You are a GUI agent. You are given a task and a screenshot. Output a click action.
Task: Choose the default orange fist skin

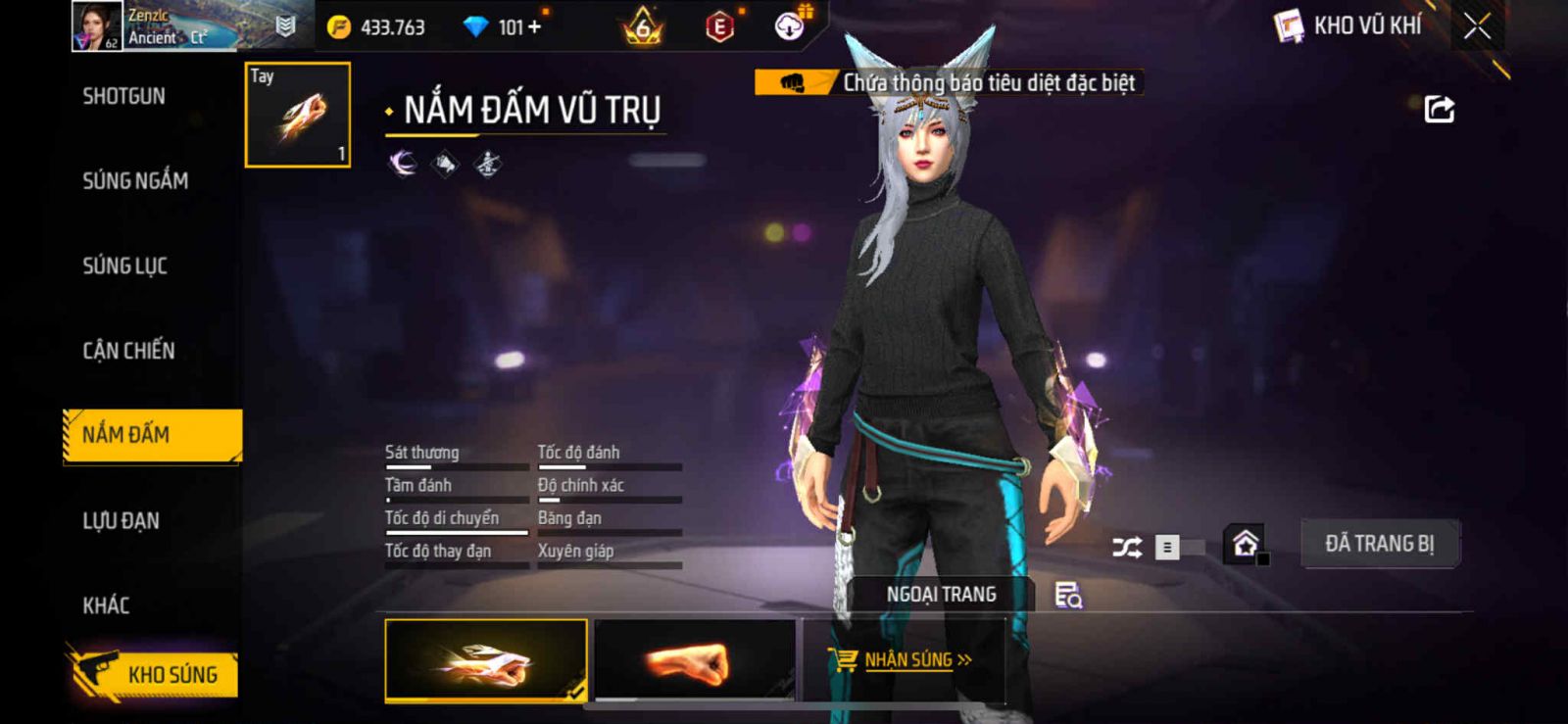pos(694,660)
